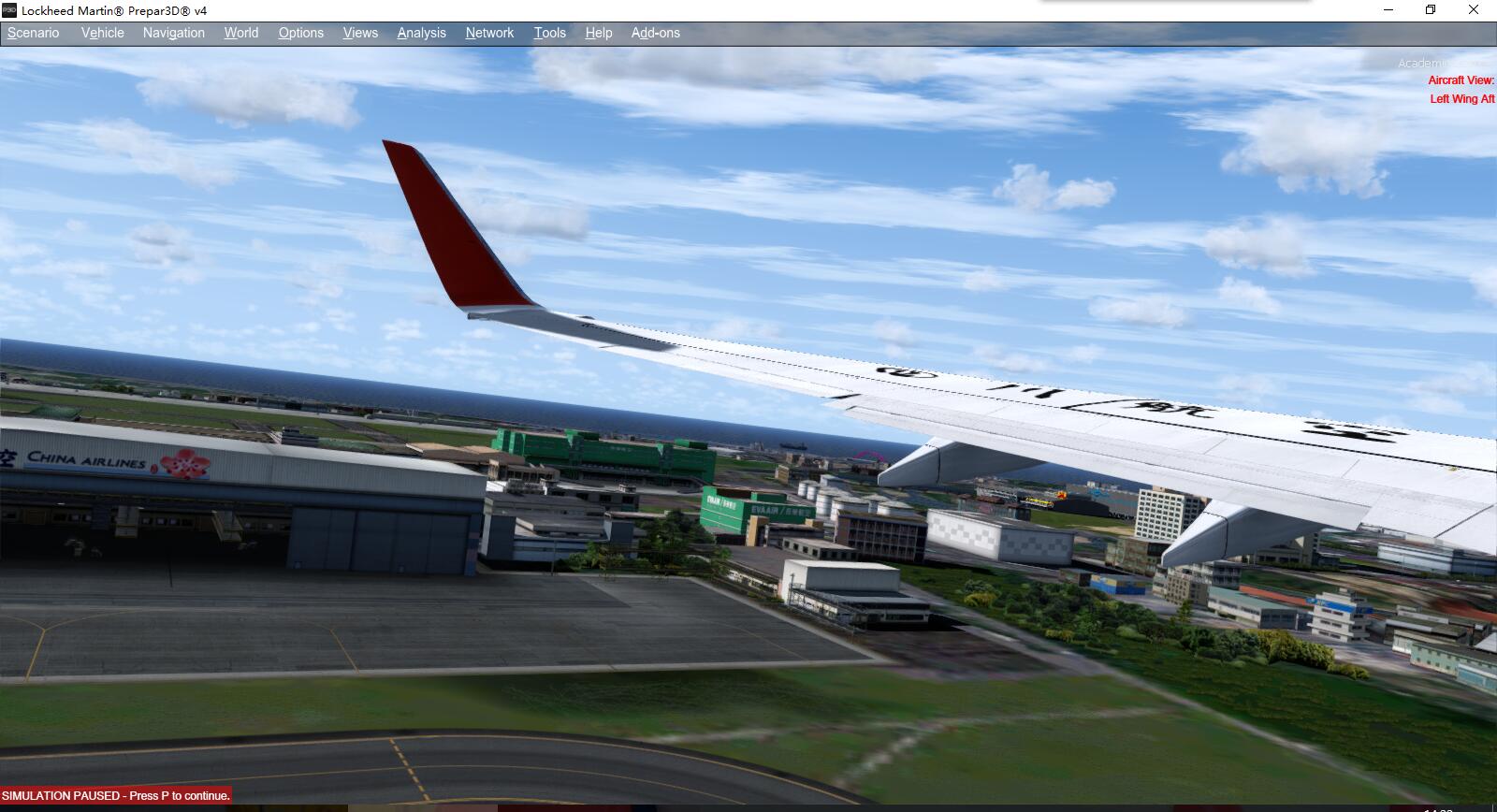This screenshot has width=1497, height=812.
Task: Open the Navigation menu
Action: click(x=173, y=33)
